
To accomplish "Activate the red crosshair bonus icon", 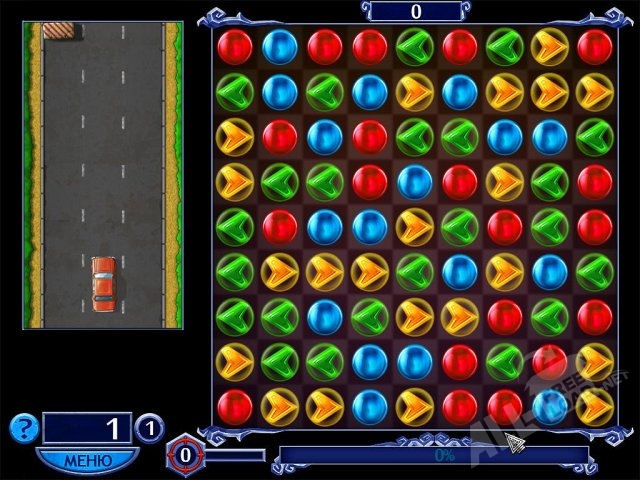I will [x=184, y=454].
